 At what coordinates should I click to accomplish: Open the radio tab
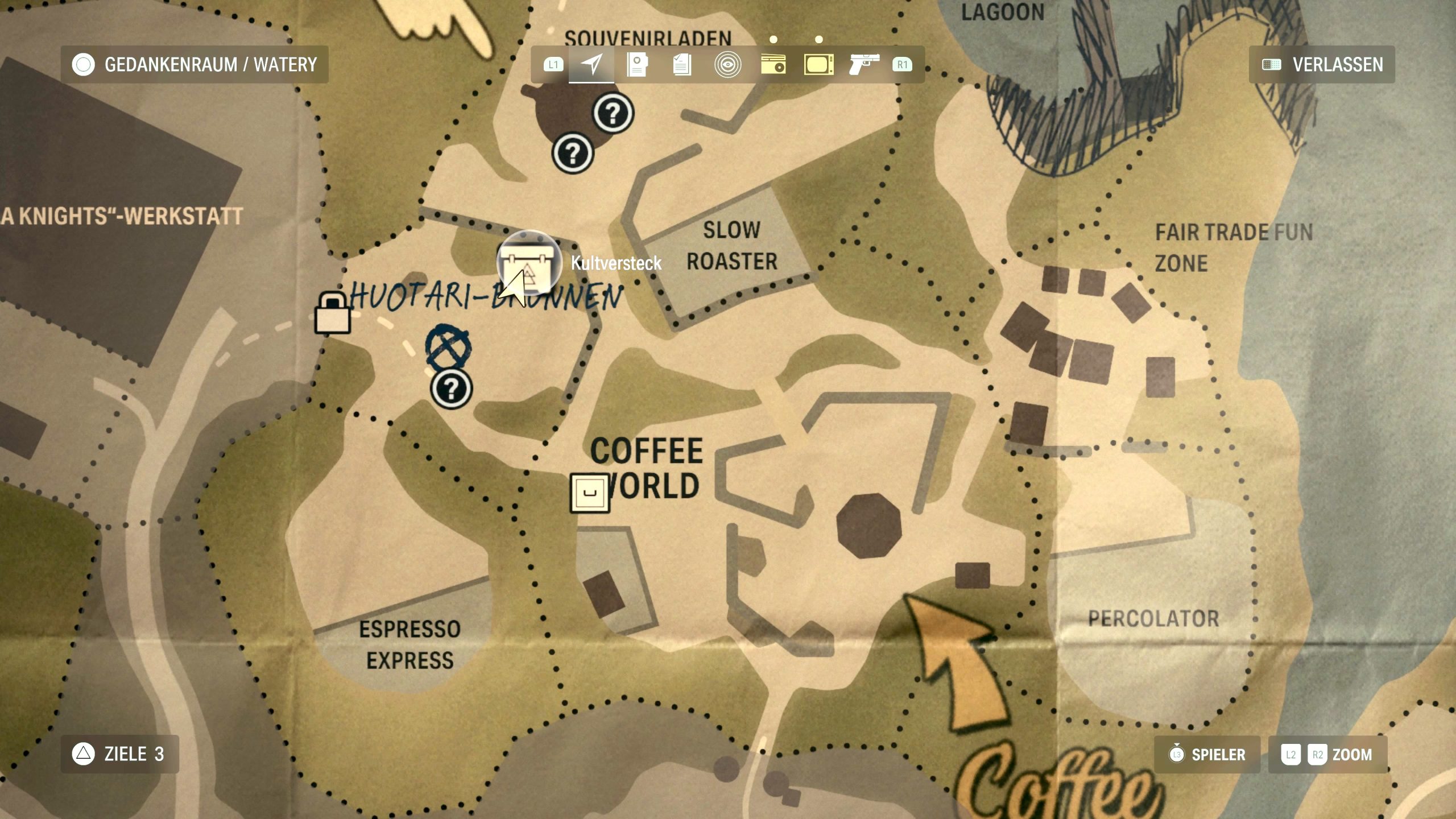click(x=773, y=64)
